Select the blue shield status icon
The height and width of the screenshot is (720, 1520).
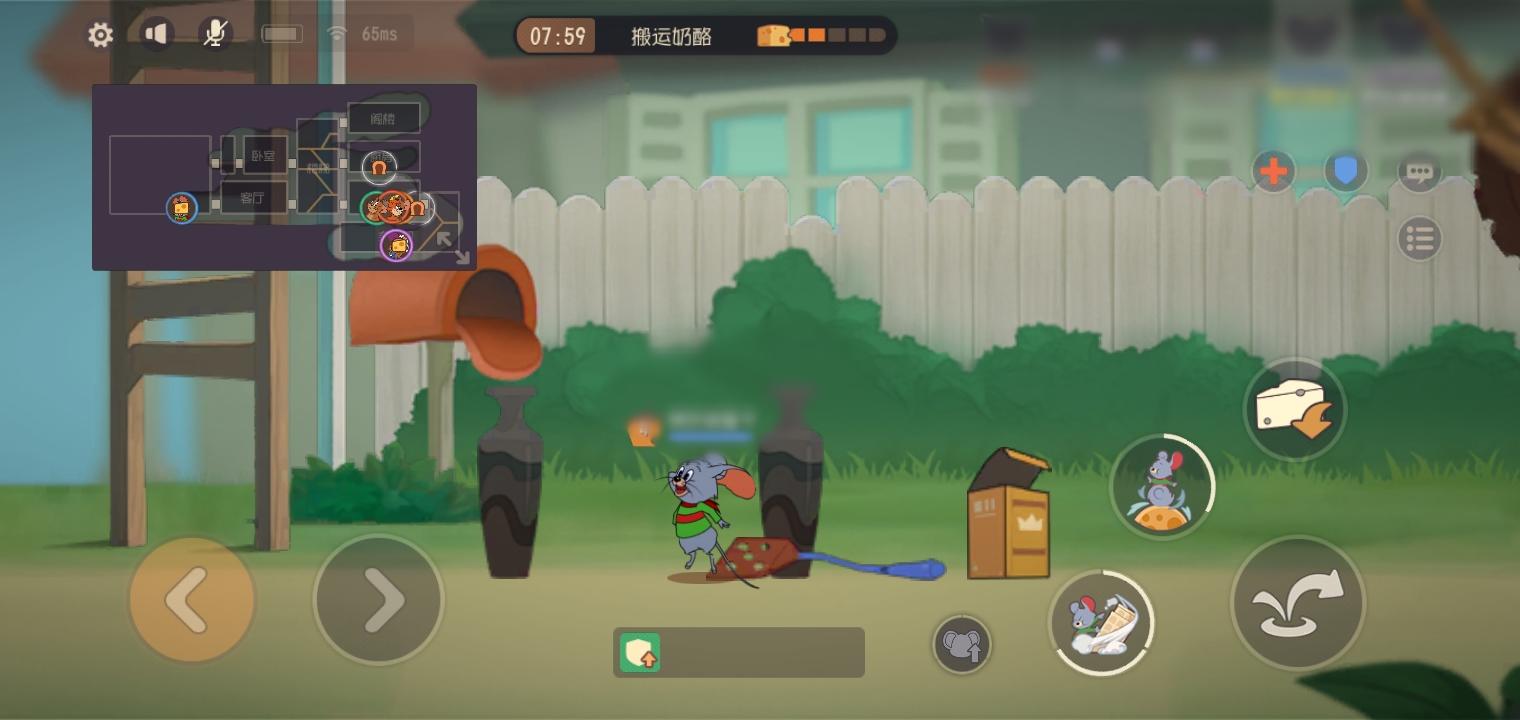[1345, 171]
